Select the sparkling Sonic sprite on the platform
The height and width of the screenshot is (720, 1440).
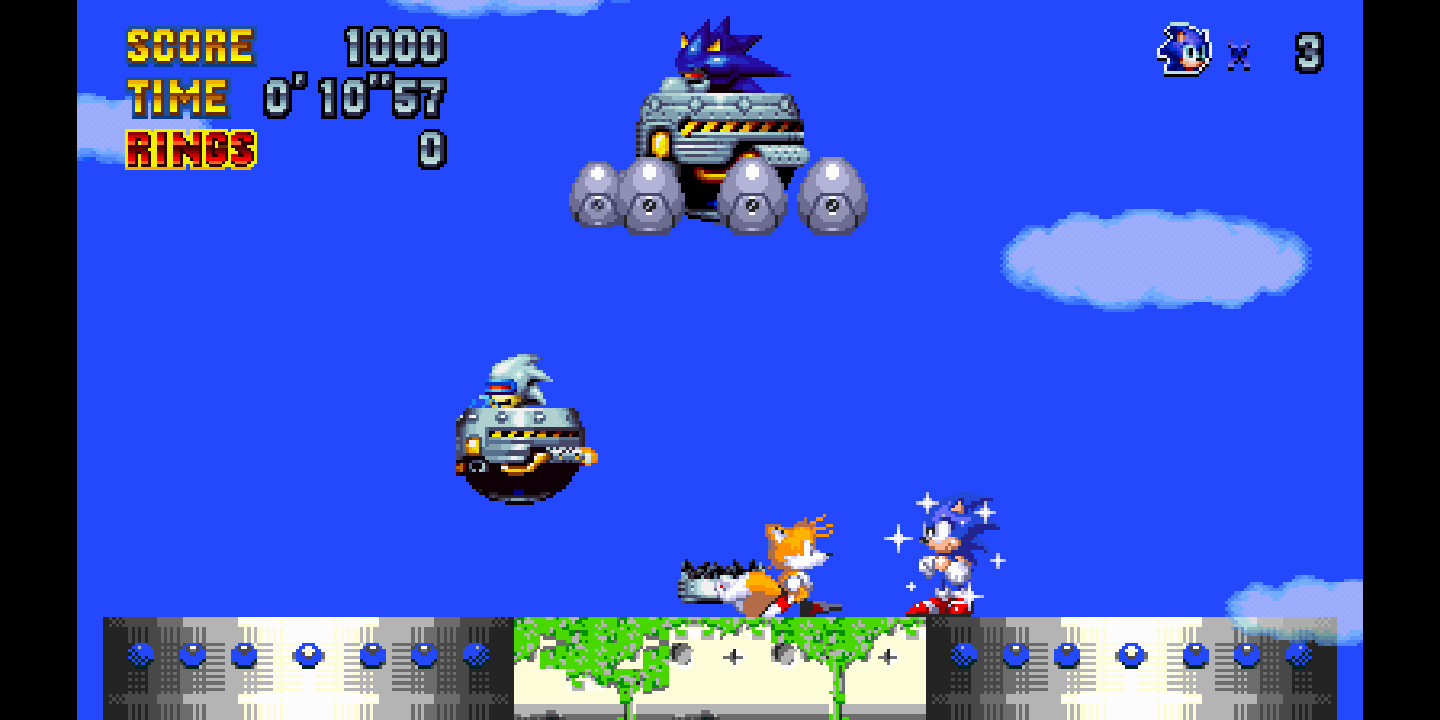coord(945,550)
